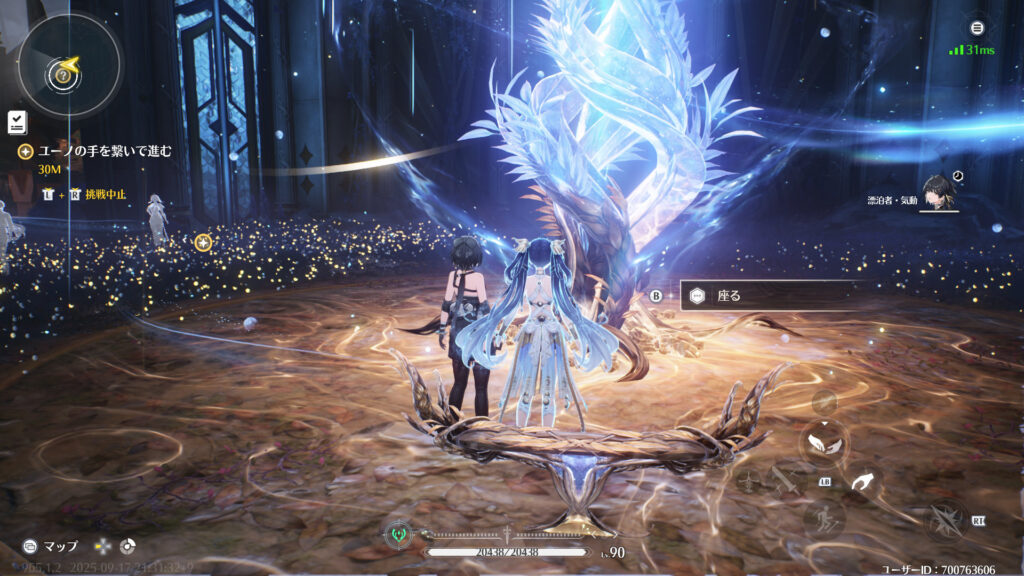Trigger the compass star ability button
This screenshot has height=576, width=1024.
pos(945,520)
